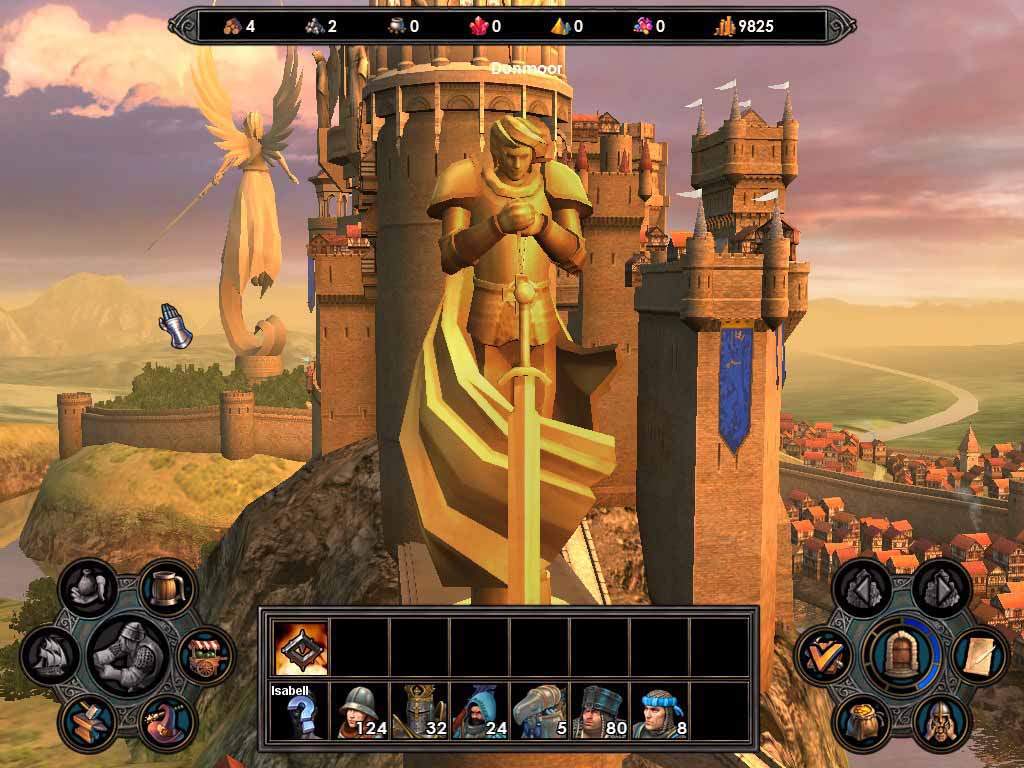Select the sailing ship shipyard button
Image resolution: width=1024 pixels, height=768 pixels.
[x=50, y=656]
